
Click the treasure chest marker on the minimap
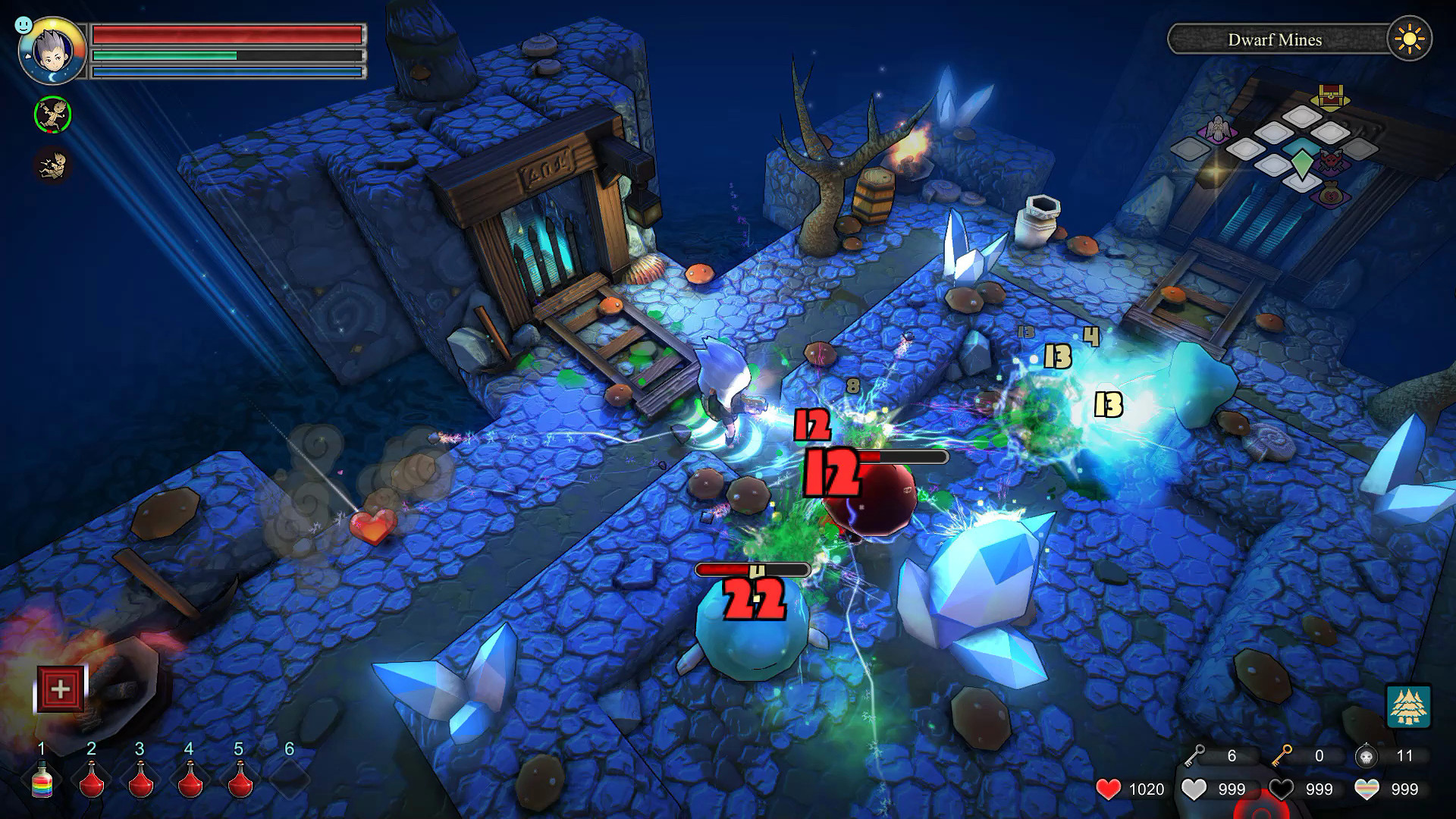1331,96
